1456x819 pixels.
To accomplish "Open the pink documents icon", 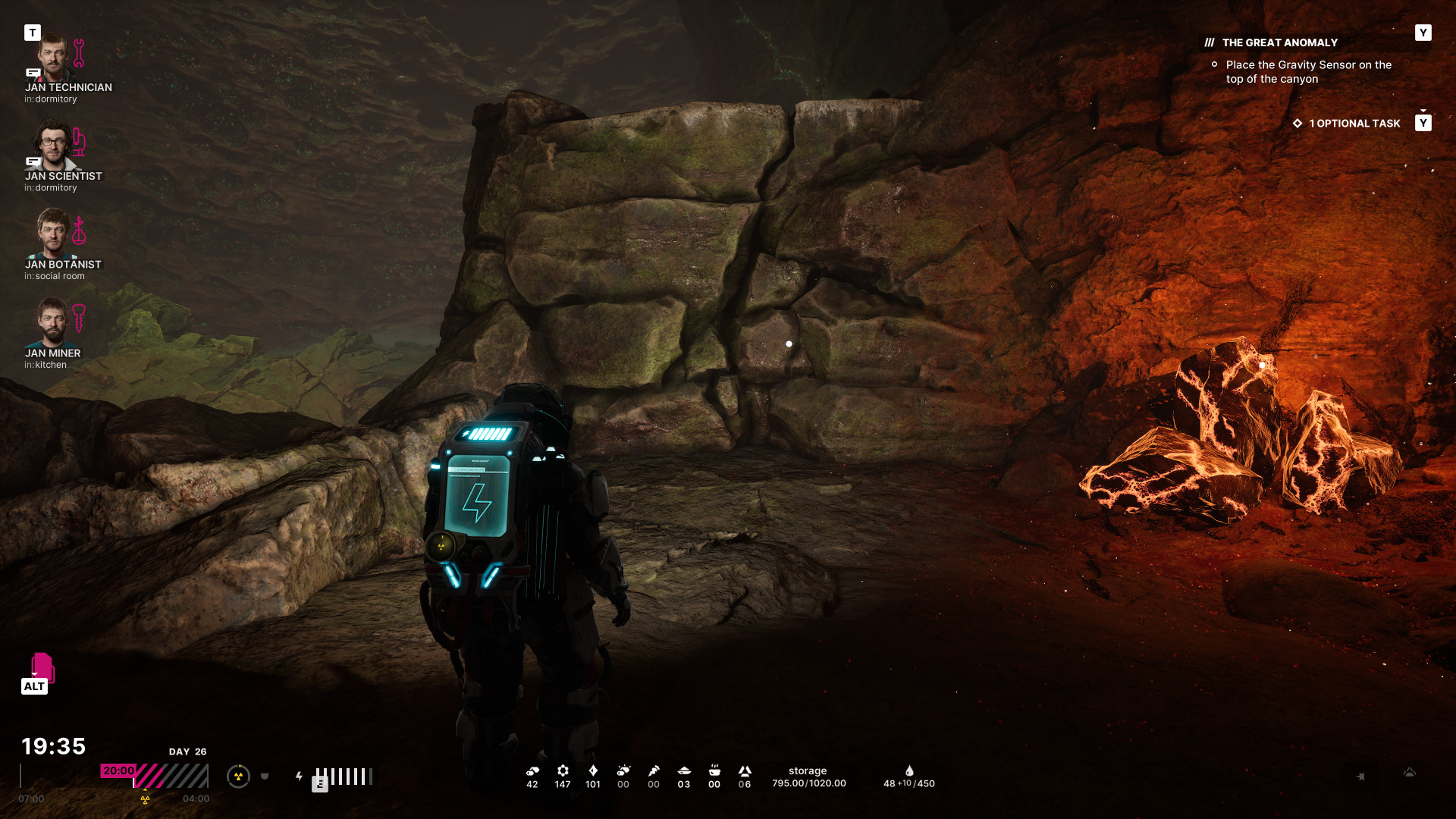I will [42, 667].
